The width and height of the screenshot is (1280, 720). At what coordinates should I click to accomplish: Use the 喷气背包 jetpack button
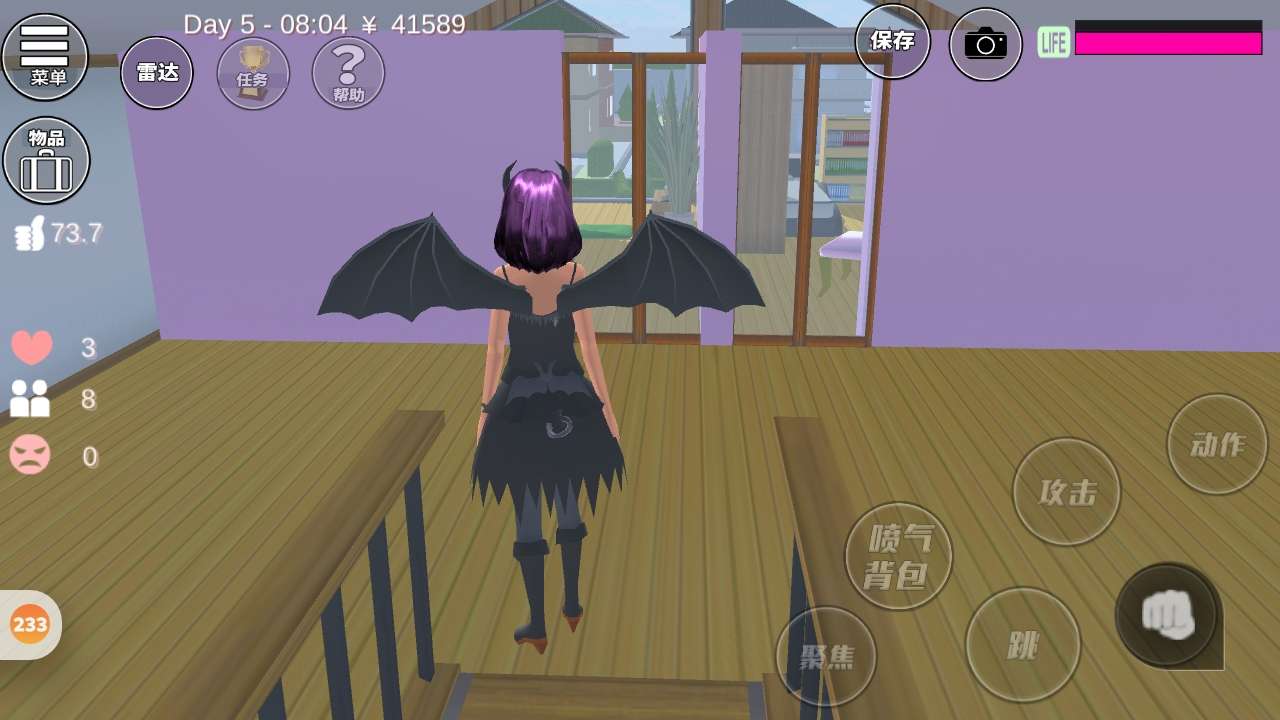point(898,556)
